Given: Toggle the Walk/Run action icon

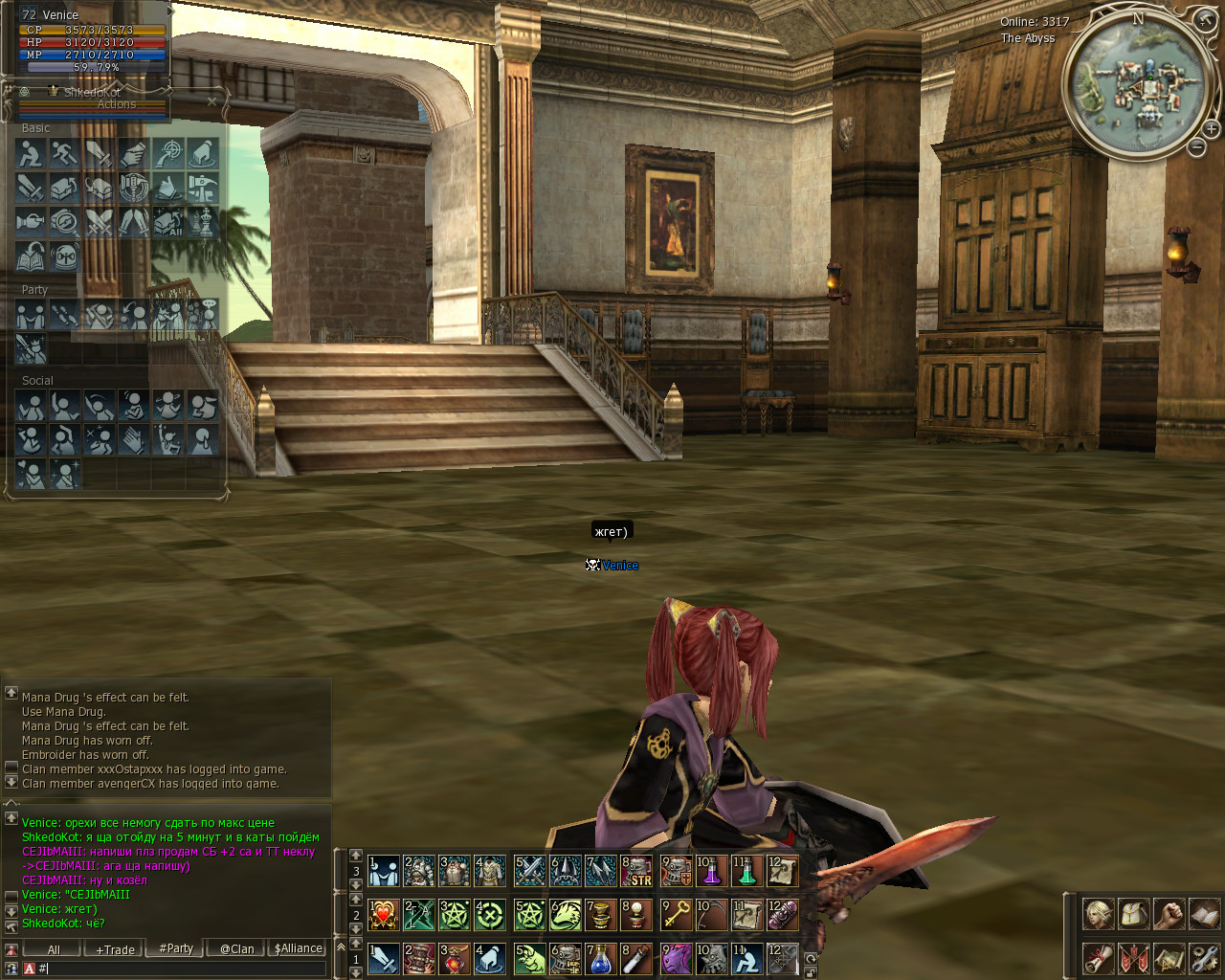Looking at the screenshot, I should point(65,153).
